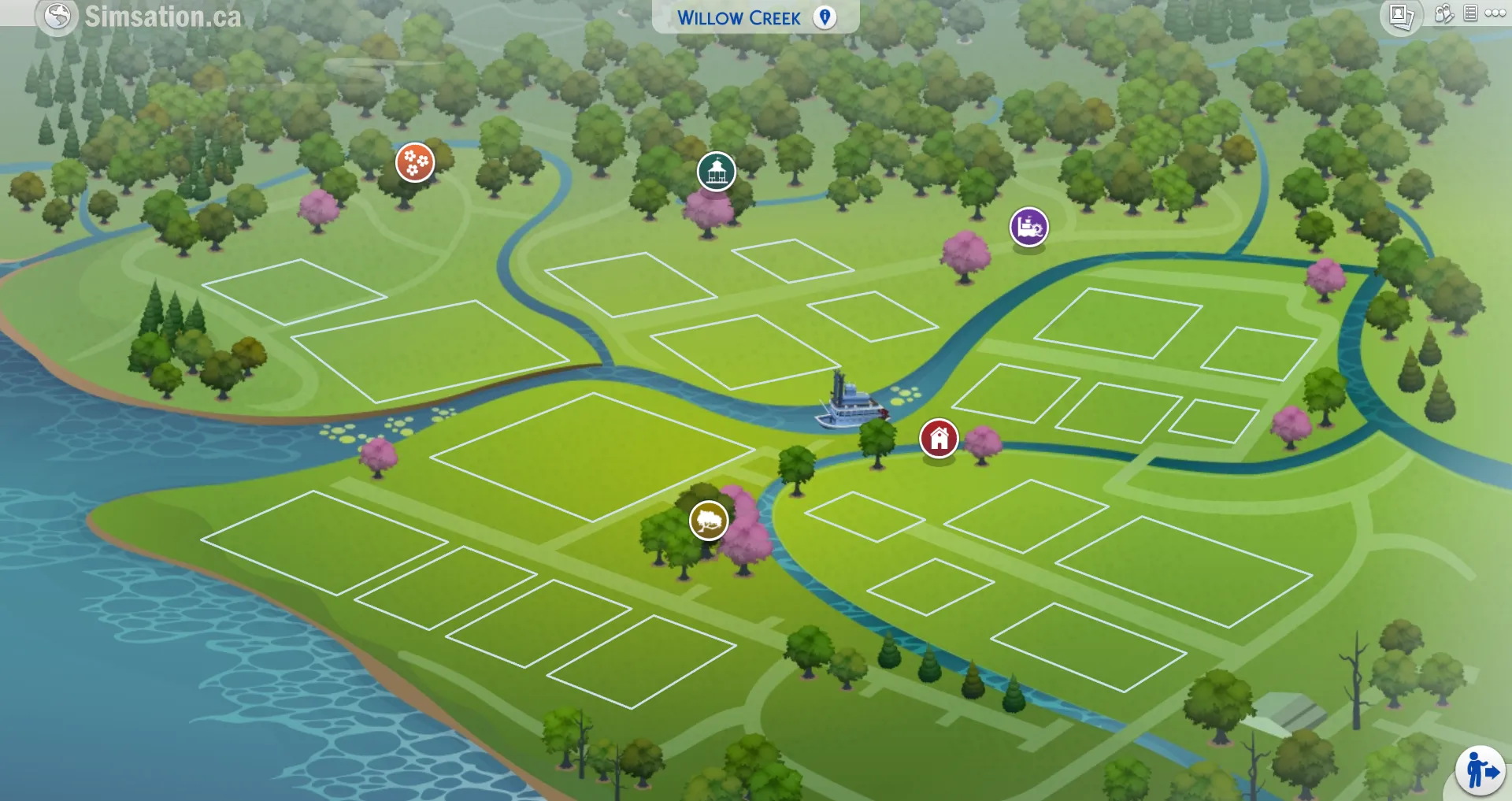Expand the three-dots more options menu

[1495, 12]
